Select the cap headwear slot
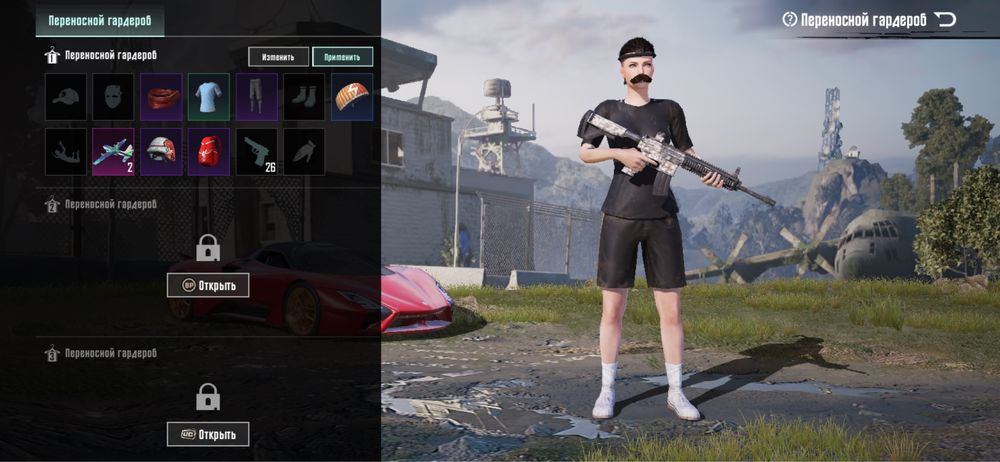 pos(65,97)
